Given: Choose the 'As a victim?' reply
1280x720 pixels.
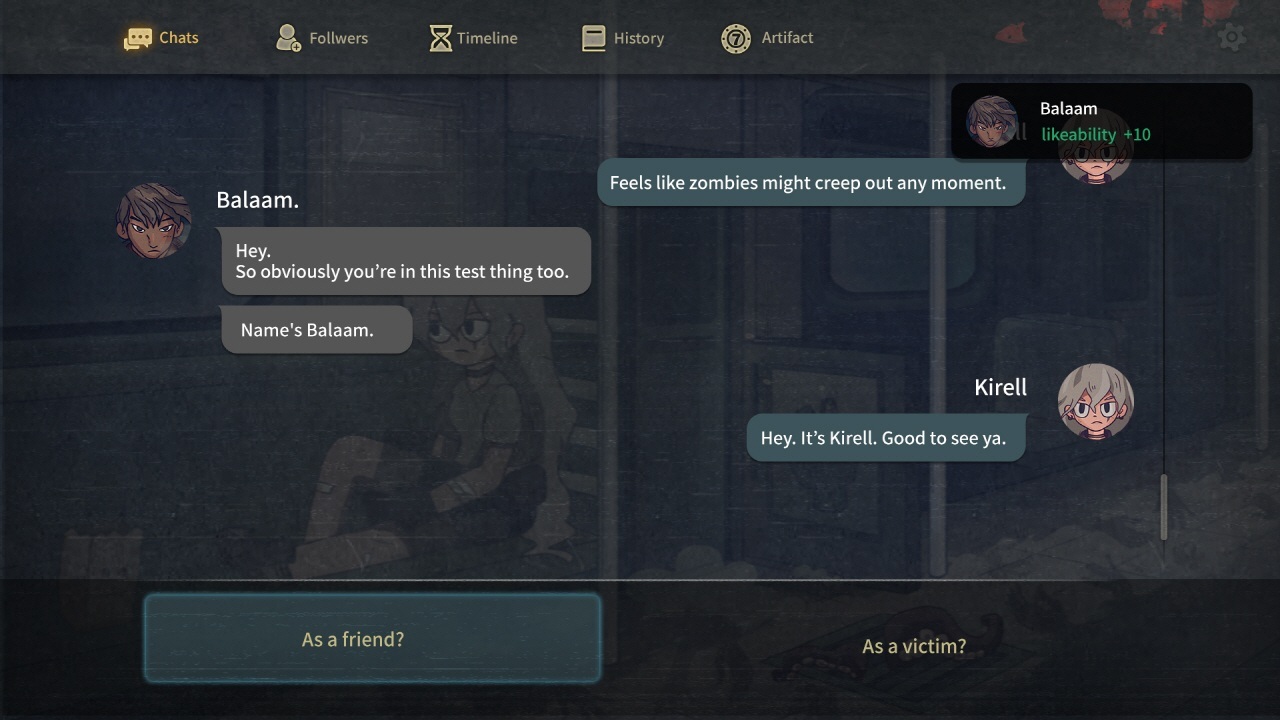Looking at the screenshot, I should tap(912, 646).
